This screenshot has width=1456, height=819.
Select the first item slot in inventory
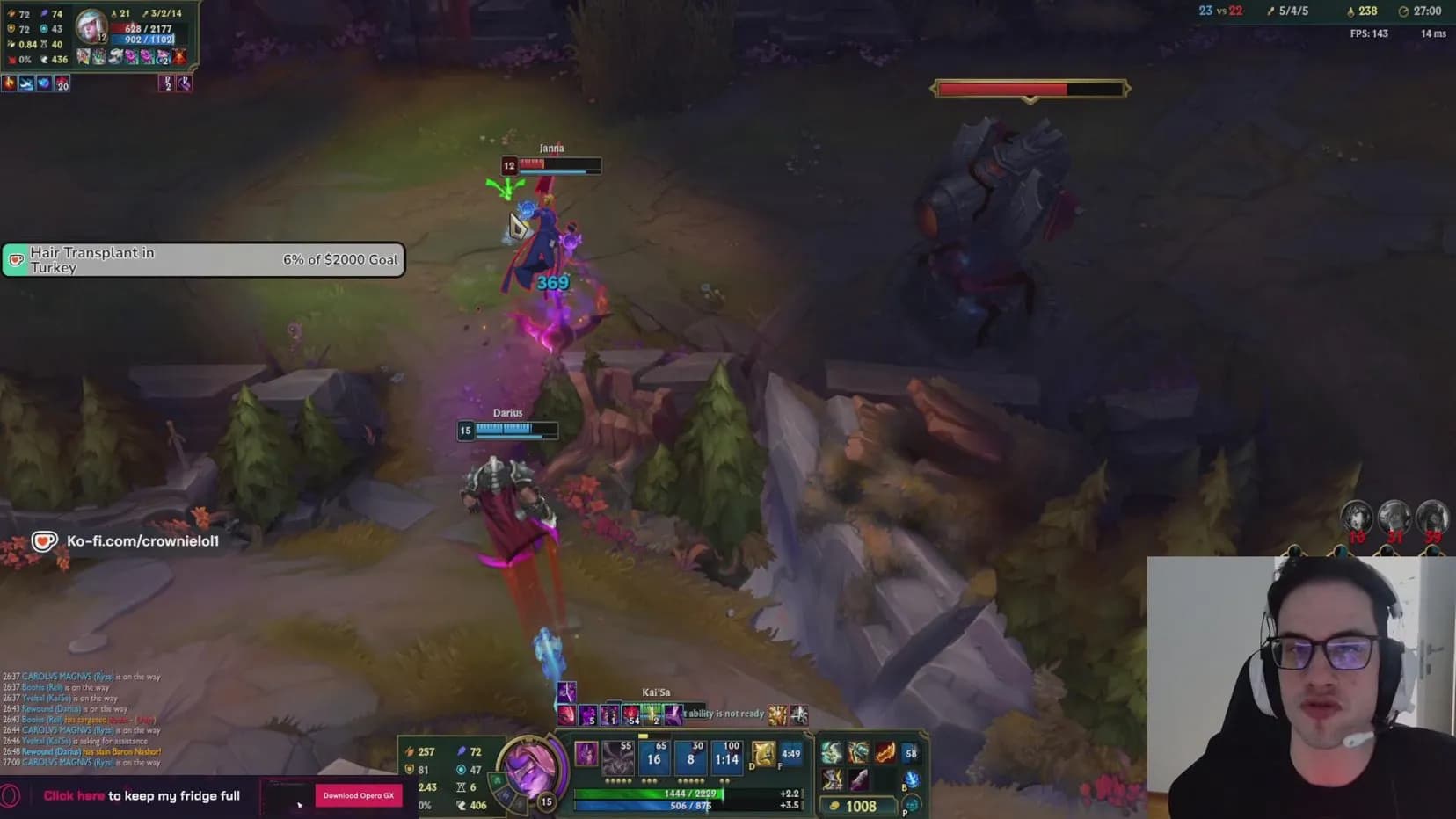(831, 752)
